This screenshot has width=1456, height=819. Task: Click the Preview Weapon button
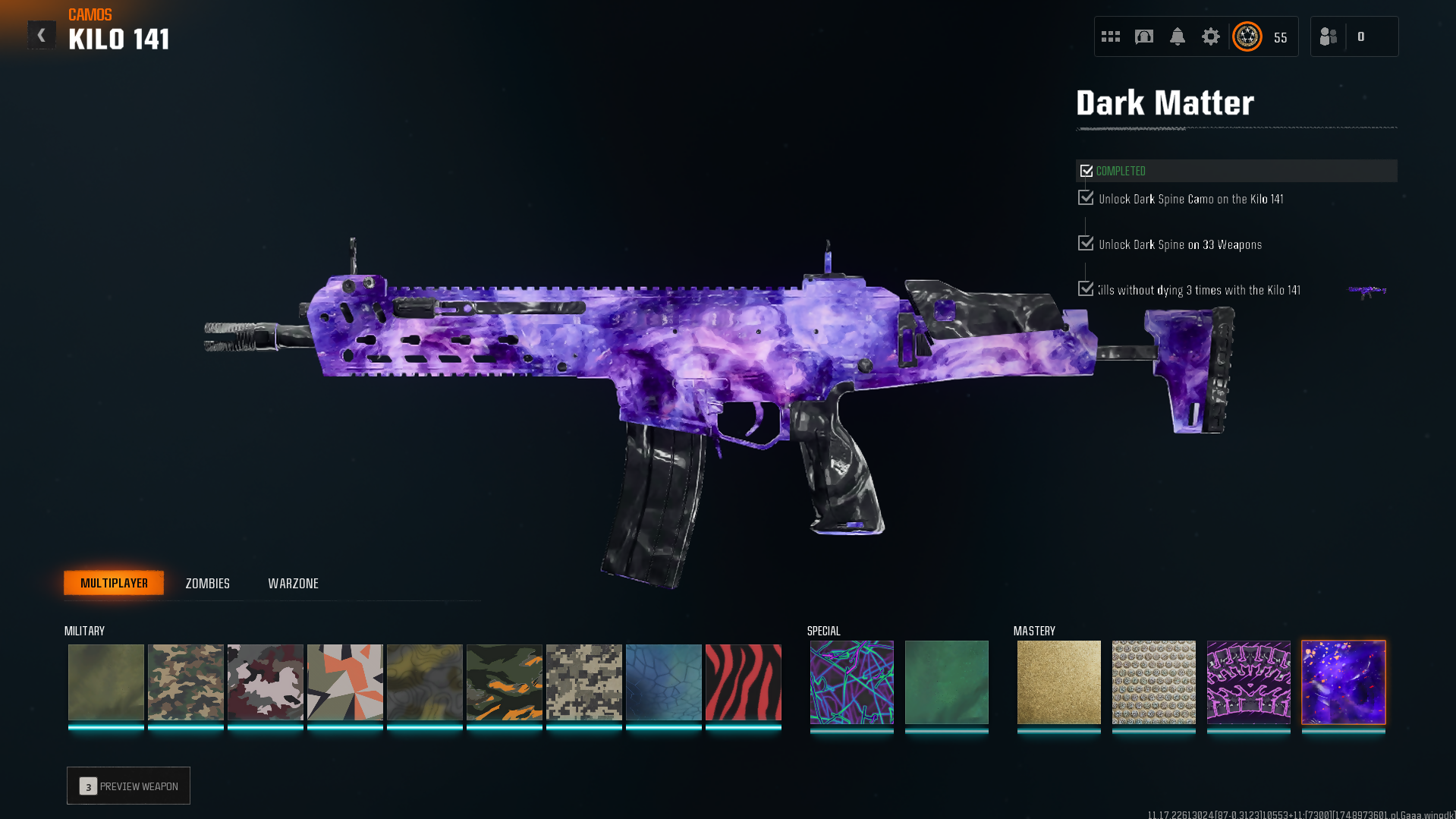coord(128,786)
